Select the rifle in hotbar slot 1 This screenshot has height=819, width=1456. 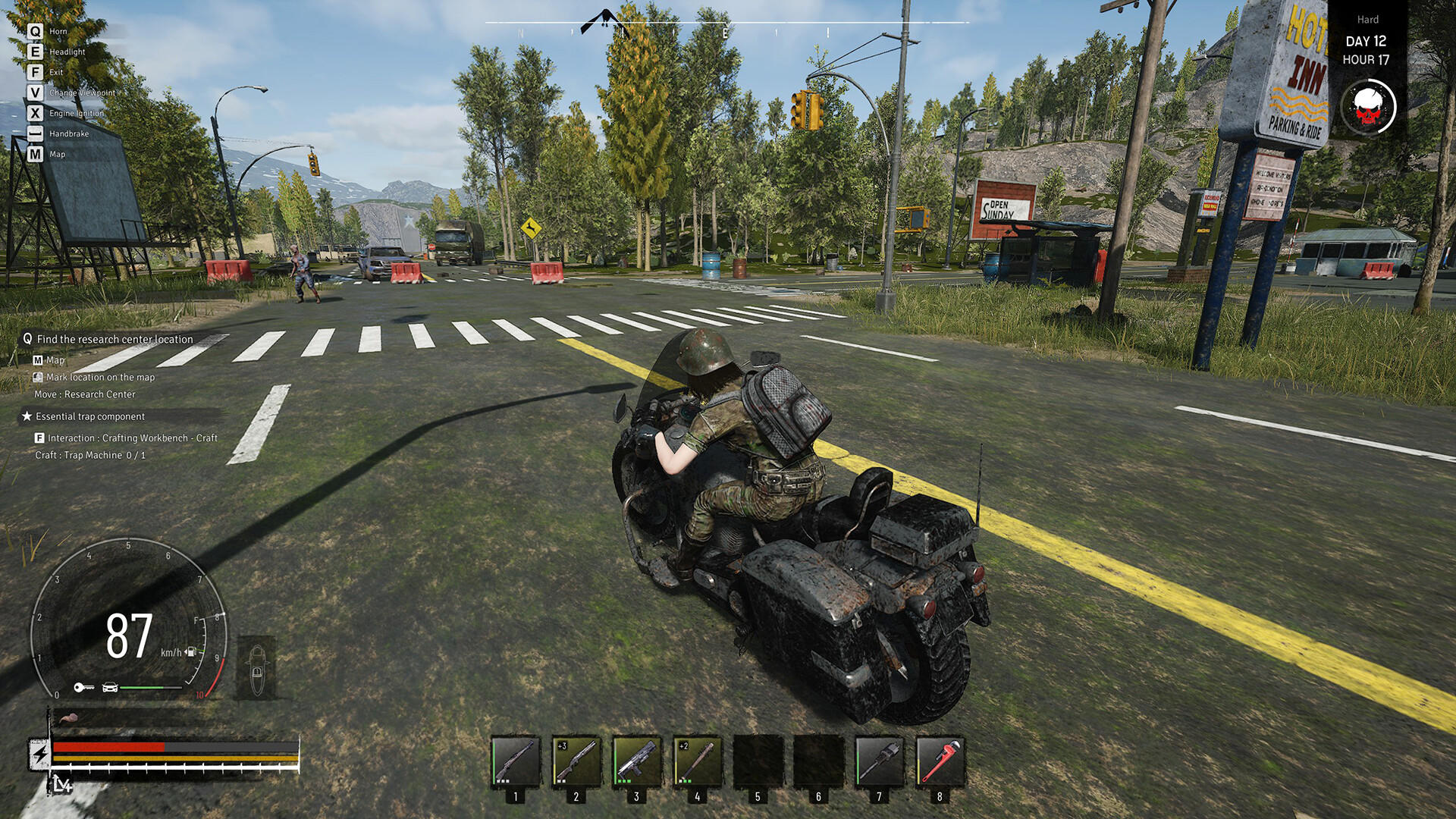(x=516, y=761)
